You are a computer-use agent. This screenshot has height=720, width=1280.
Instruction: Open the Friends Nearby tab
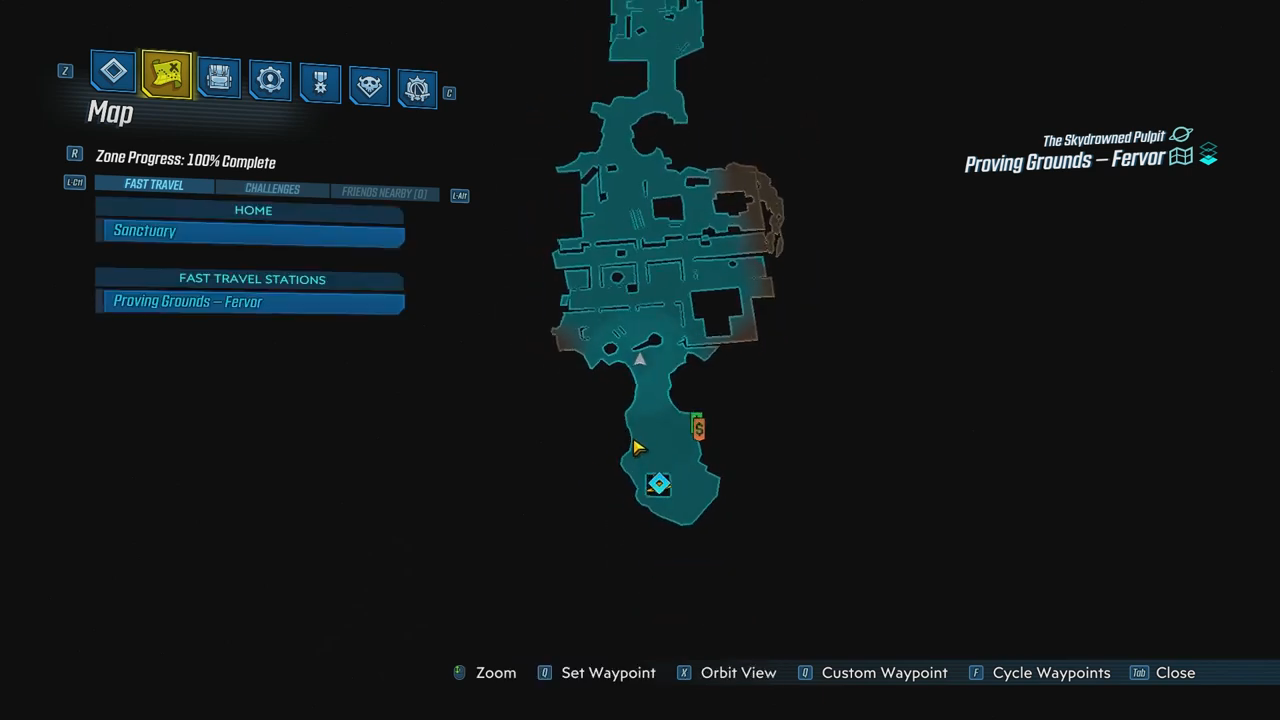click(x=384, y=193)
